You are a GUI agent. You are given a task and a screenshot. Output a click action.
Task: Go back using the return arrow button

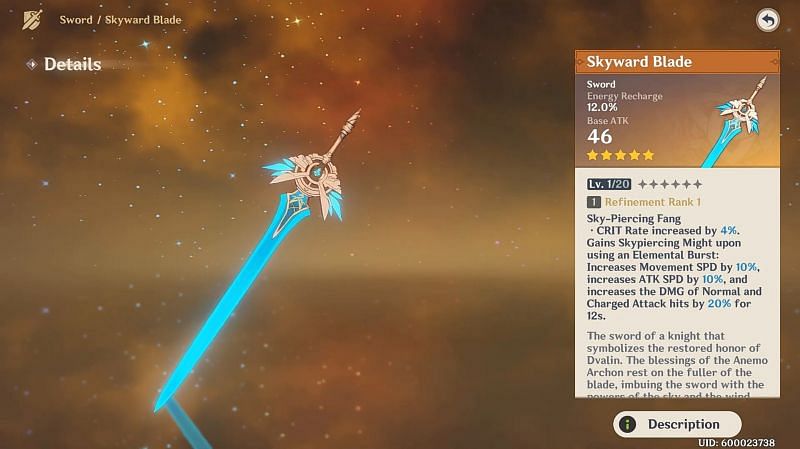767,20
